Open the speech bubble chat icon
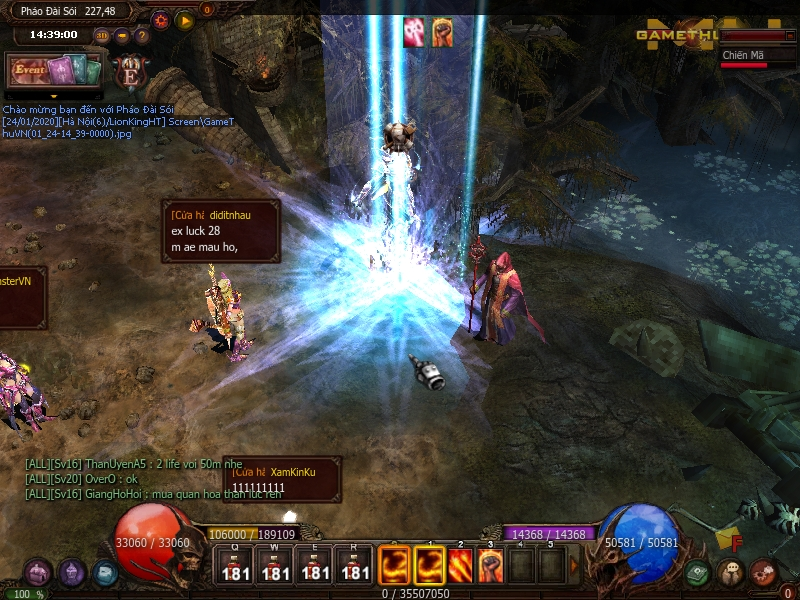 pos(731,573)
